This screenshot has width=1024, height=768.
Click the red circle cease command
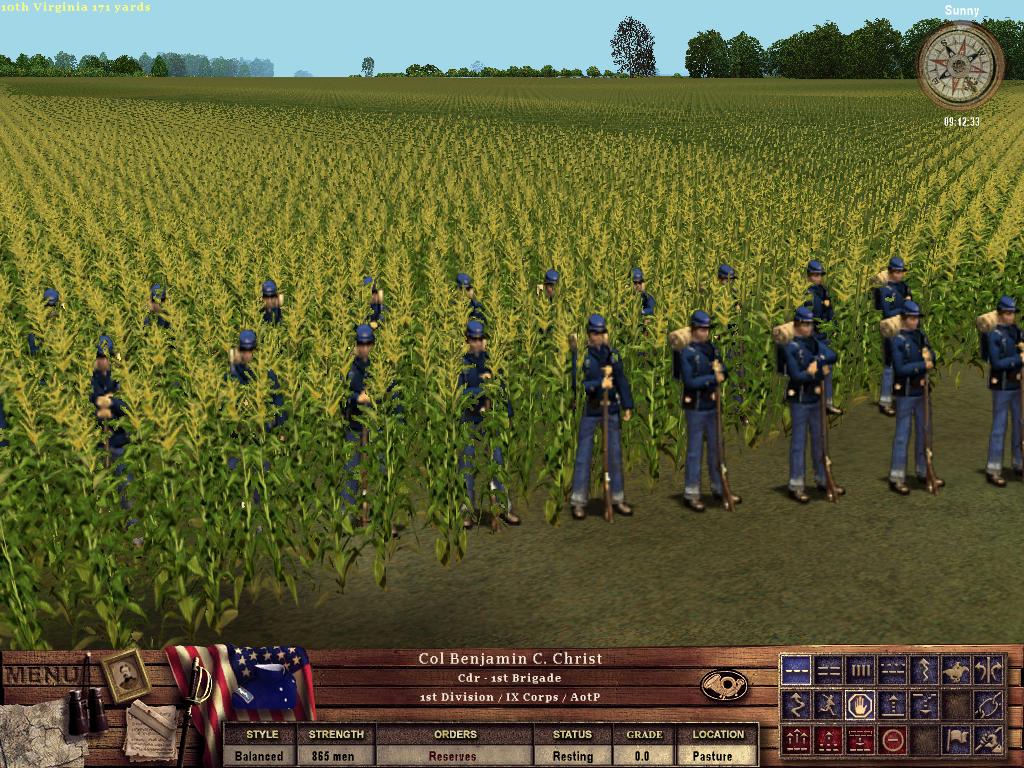[892, 740]
